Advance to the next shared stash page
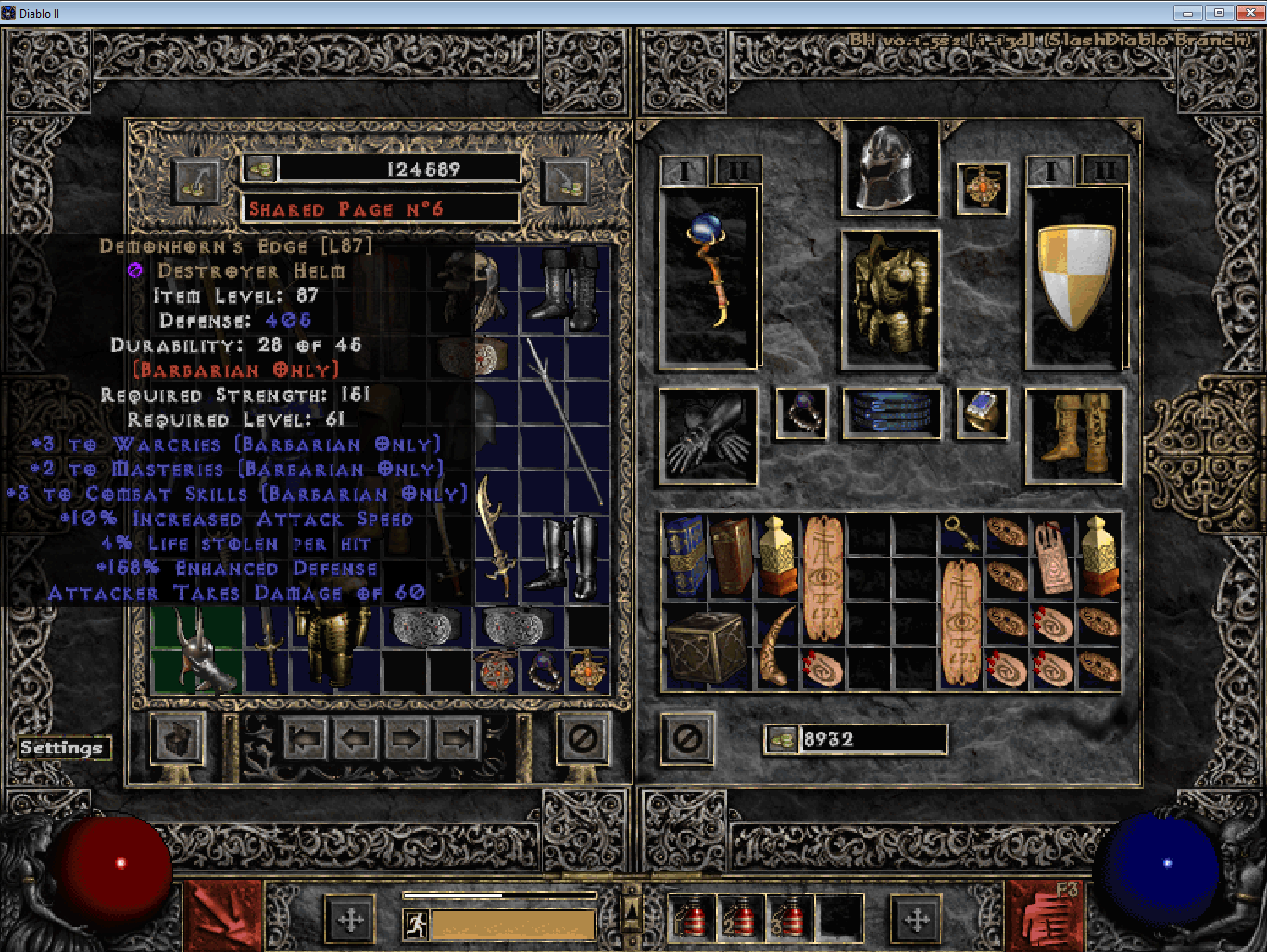 coord(406,739)
